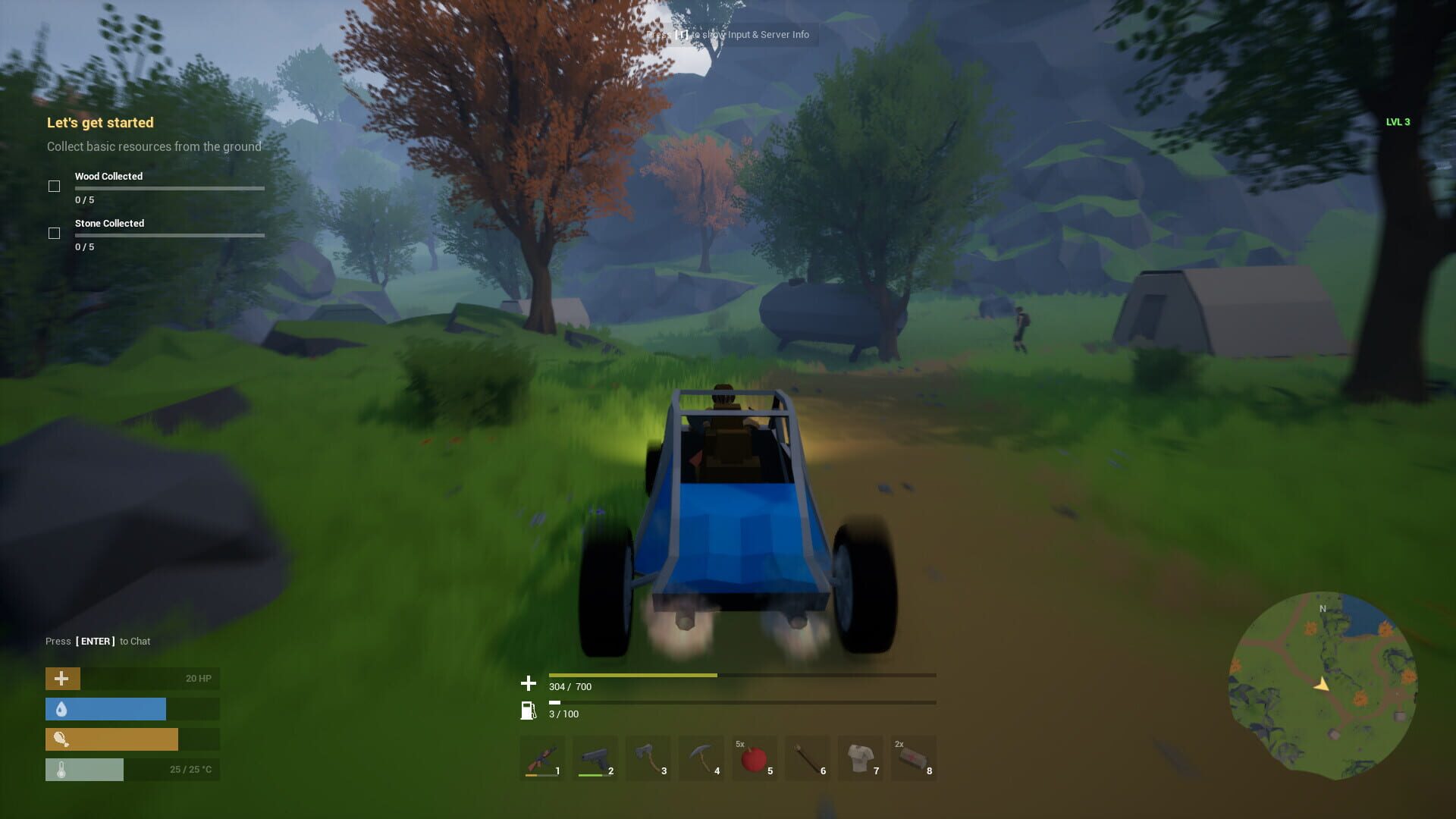Click the apple stack in slot 5
Screen dimensions: 1456x819
[755, 758]
